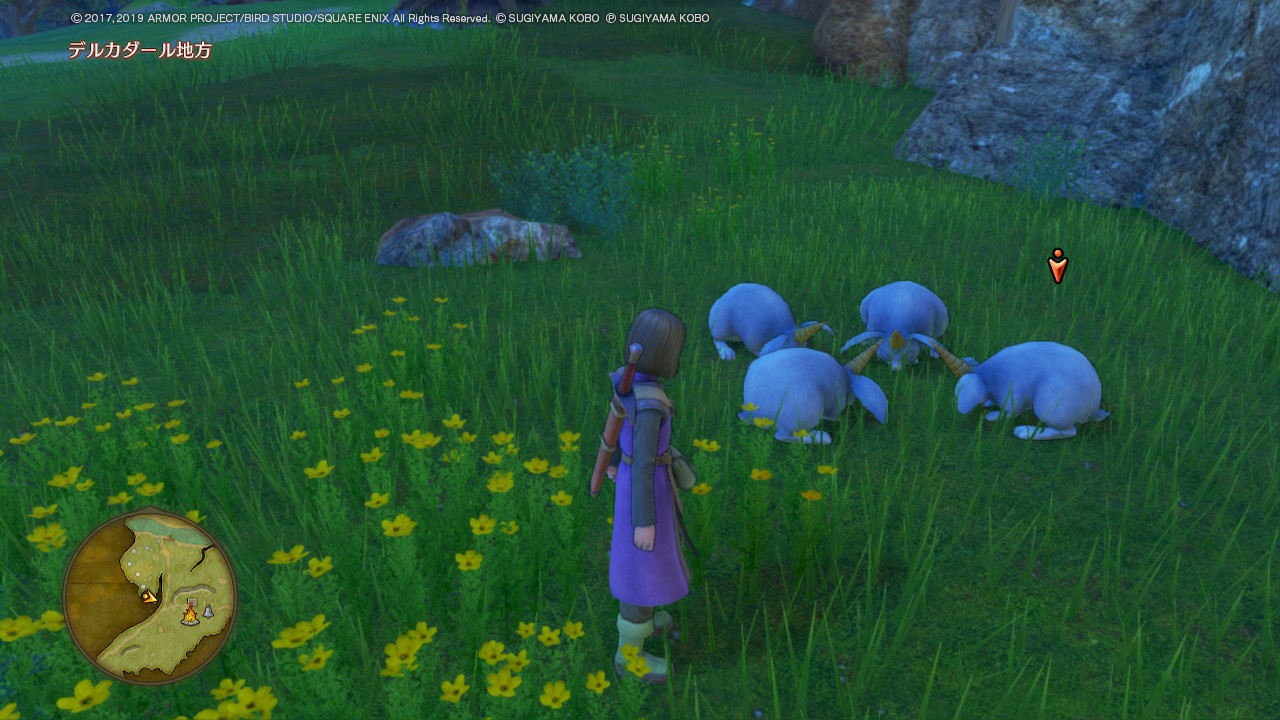Viewport: 1280px width, 720px height.
Task: Click the orange player arrow on the minimap
Action: pyautogui.click(x=150, y=597)
